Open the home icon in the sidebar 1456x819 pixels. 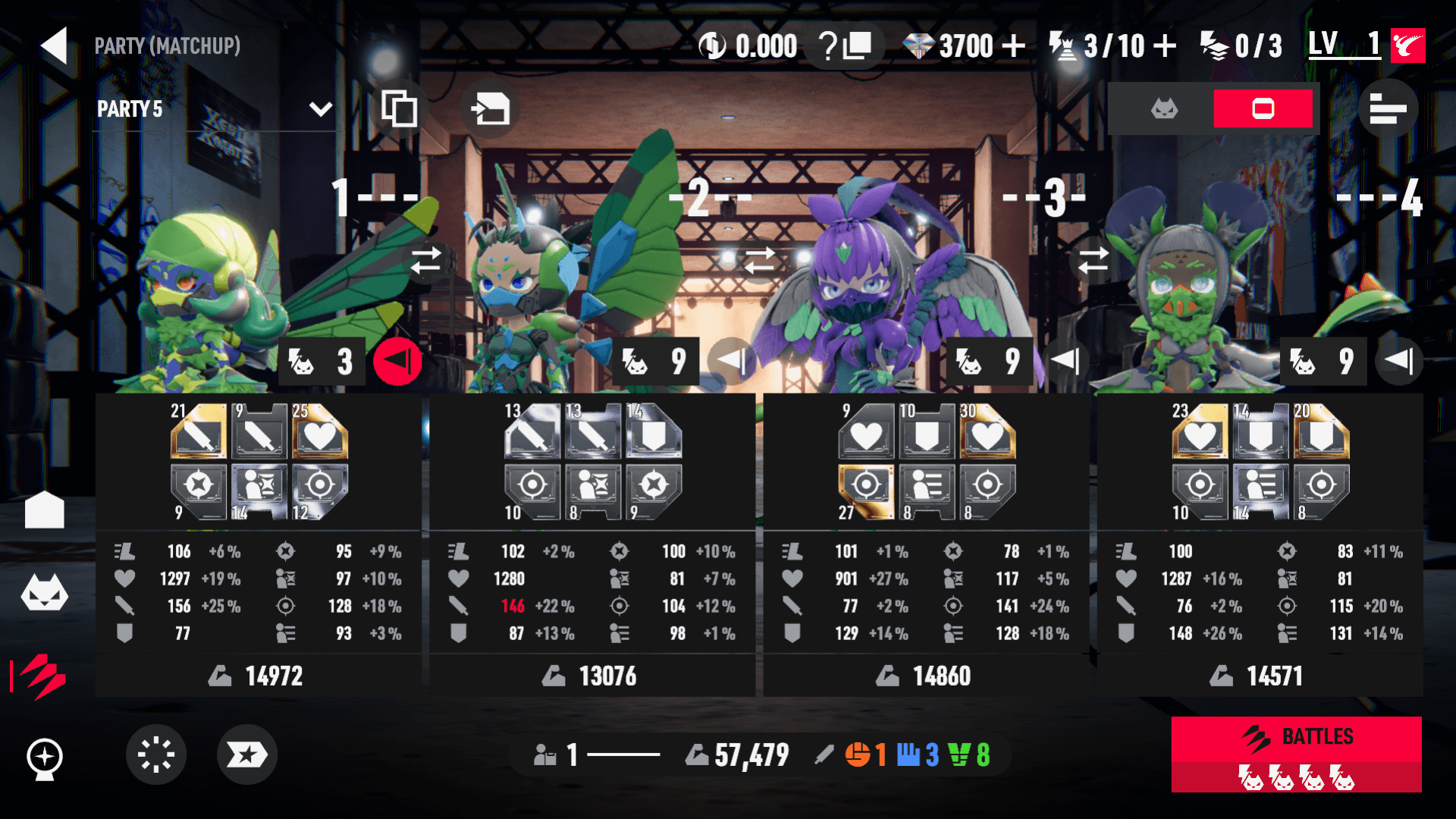pyautogui.click(x=45, y=510)
